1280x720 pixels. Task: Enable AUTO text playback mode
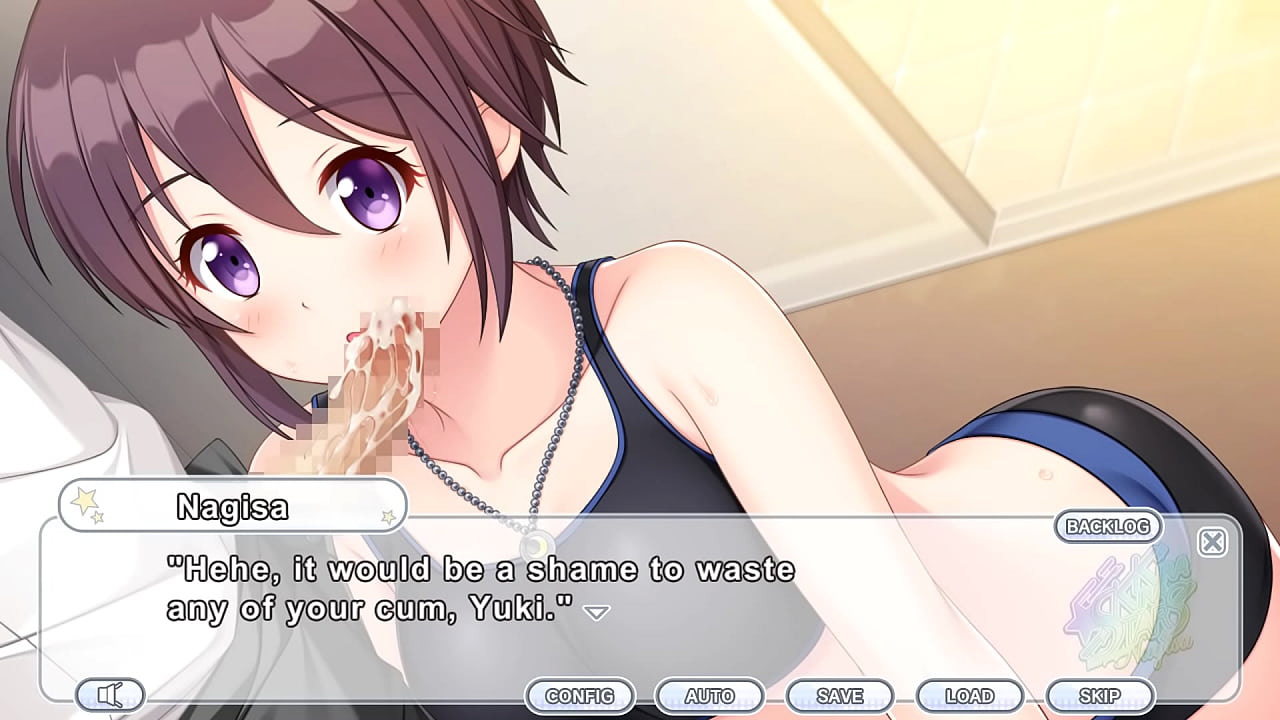pyautogui.click(x=711, y=695)
